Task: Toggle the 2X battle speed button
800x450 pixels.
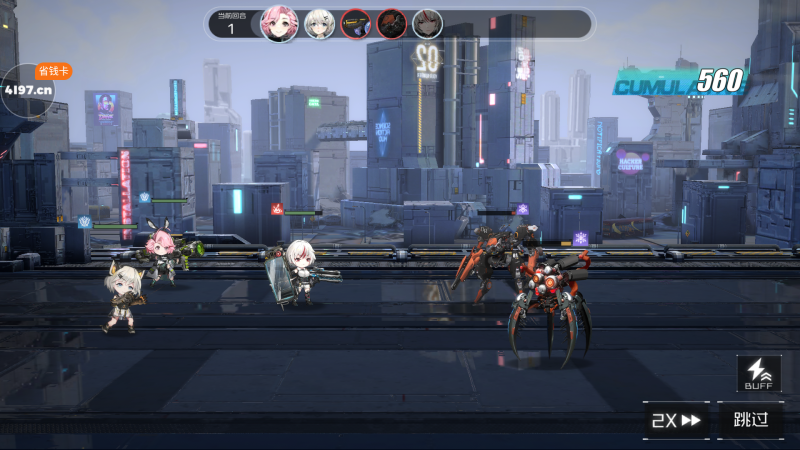Action: click(x=677, y=420)
